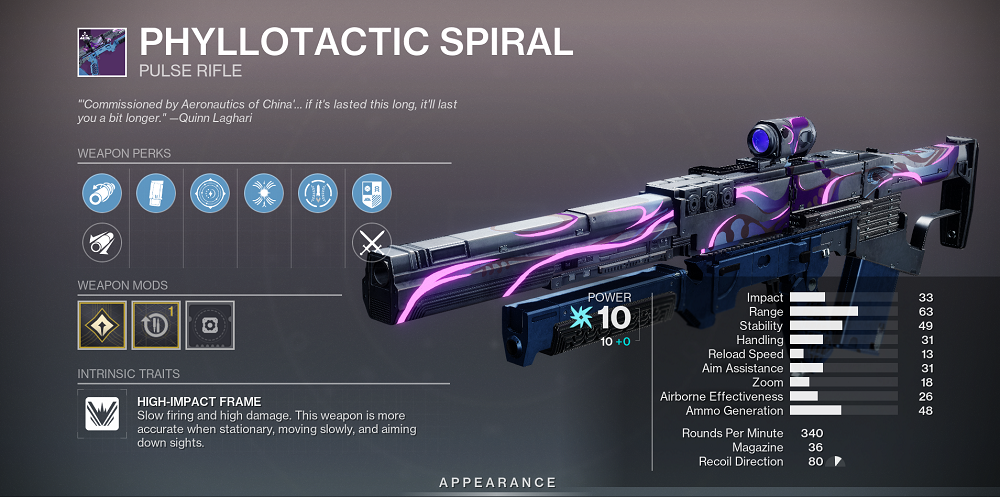Select the top barrel perk in first column
The width and height of the screenshot is (1000, 497).
click(101, 191)
